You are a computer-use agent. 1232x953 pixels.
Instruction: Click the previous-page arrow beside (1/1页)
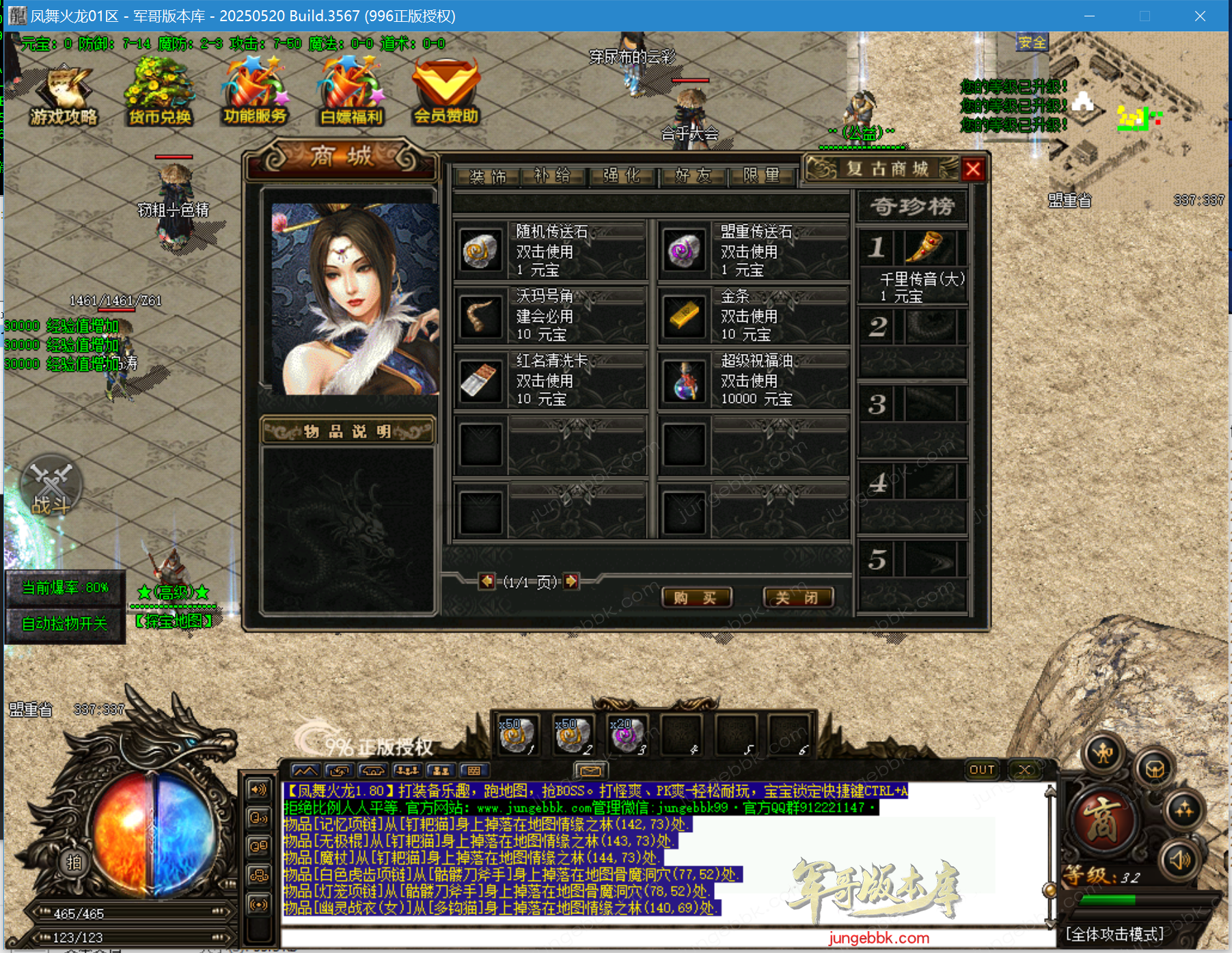click(487, 582)
